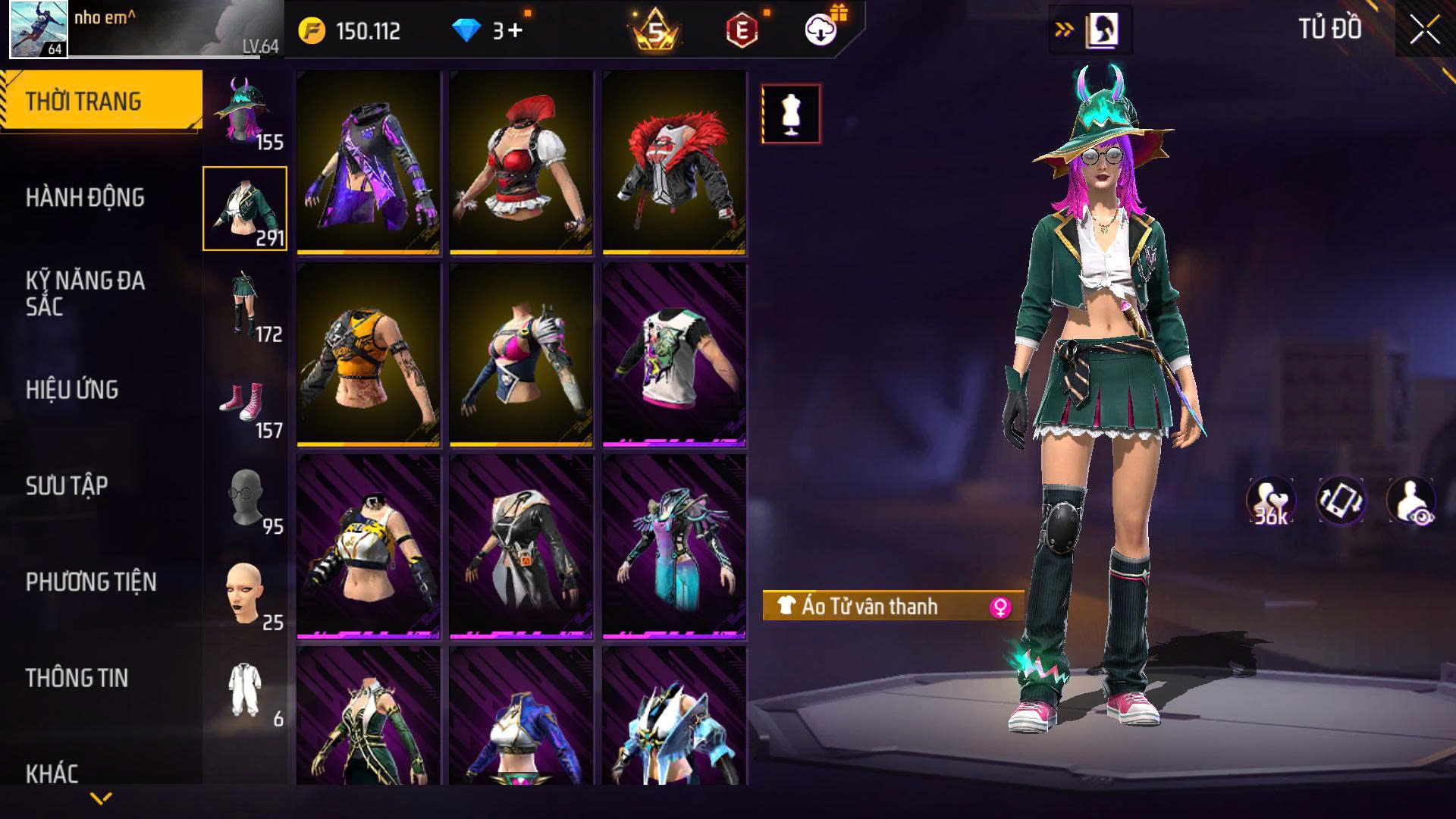Open the Sưu Tập tab

[67, 486]
